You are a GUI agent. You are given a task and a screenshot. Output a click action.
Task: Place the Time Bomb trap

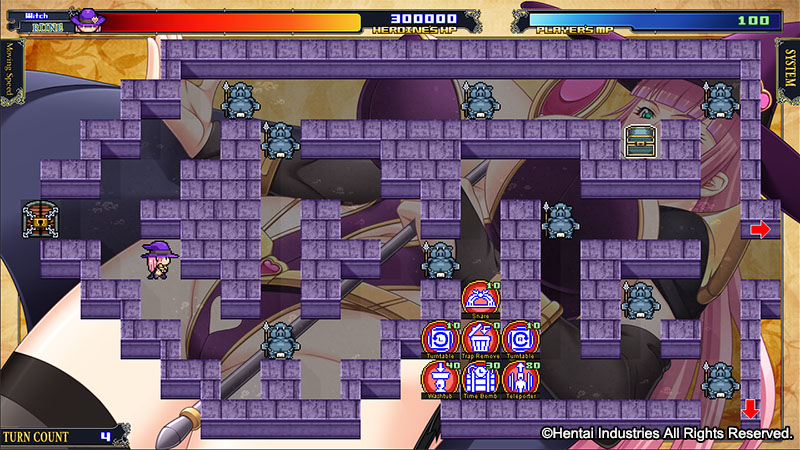[x=480, y=379]
